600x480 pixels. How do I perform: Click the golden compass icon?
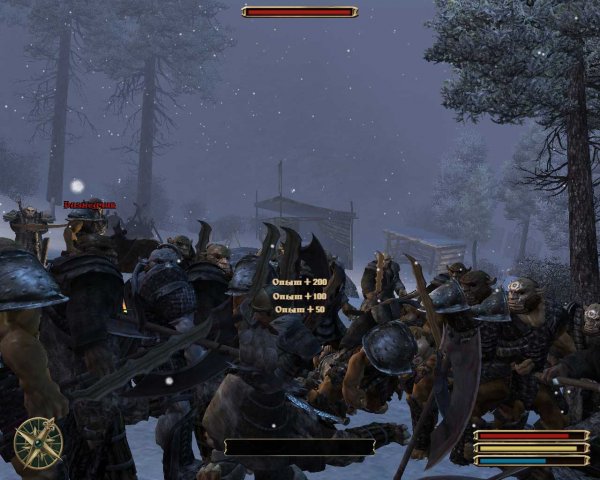point(38,442)
